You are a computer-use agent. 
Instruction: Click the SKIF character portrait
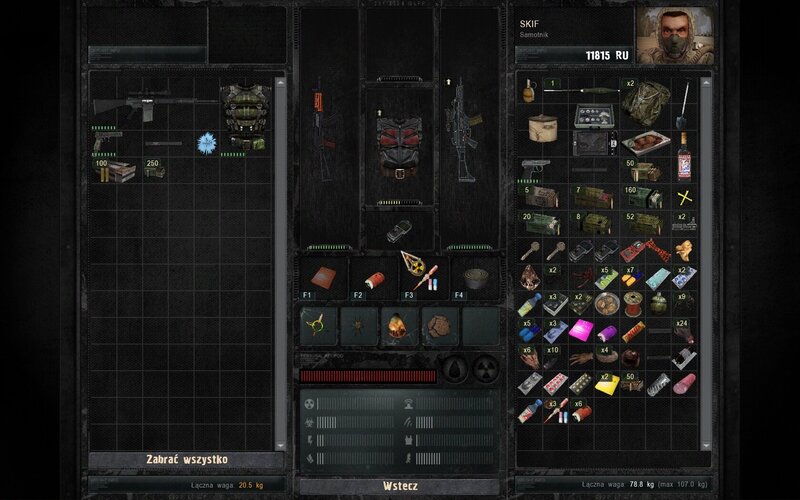(x=674, y=36)
